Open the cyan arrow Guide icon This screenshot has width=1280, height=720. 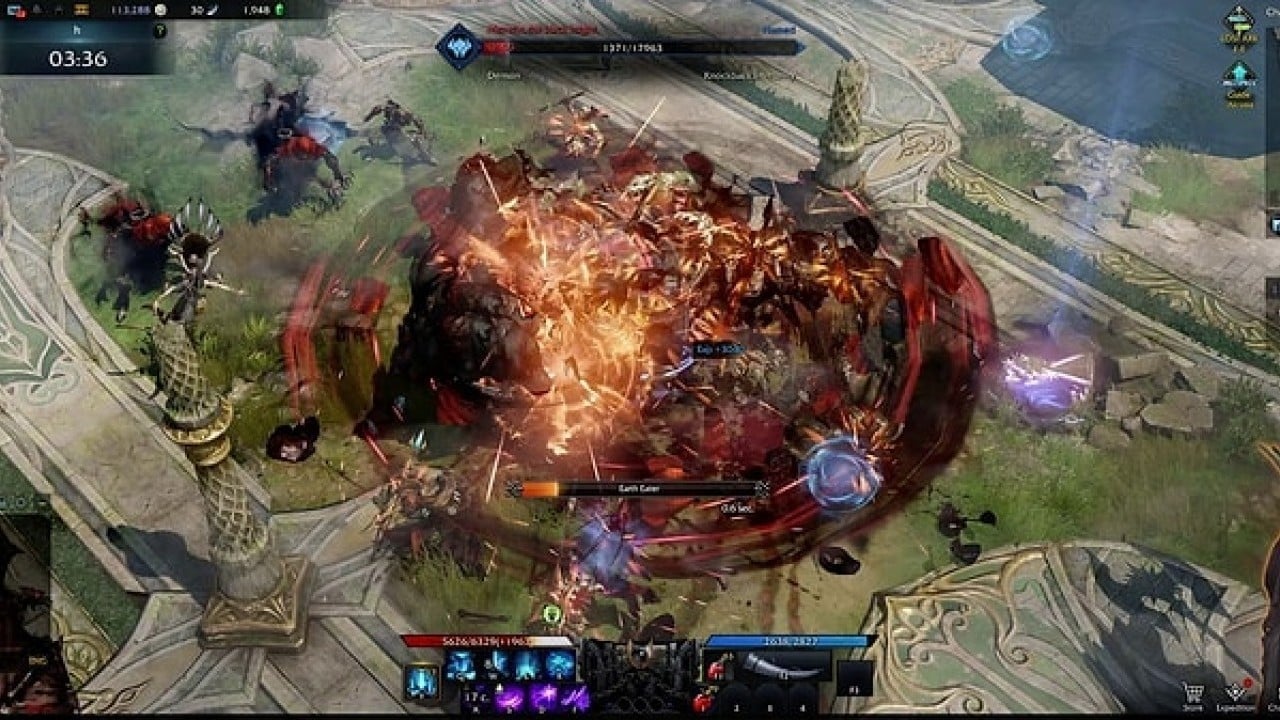pos(1240,76)
